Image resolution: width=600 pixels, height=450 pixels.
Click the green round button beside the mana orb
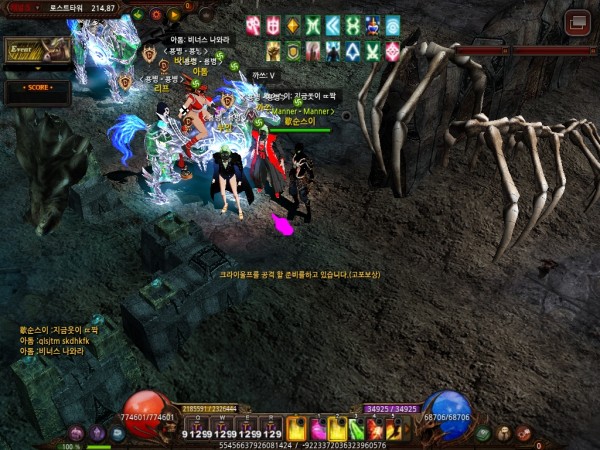click(x=484, y=433)
